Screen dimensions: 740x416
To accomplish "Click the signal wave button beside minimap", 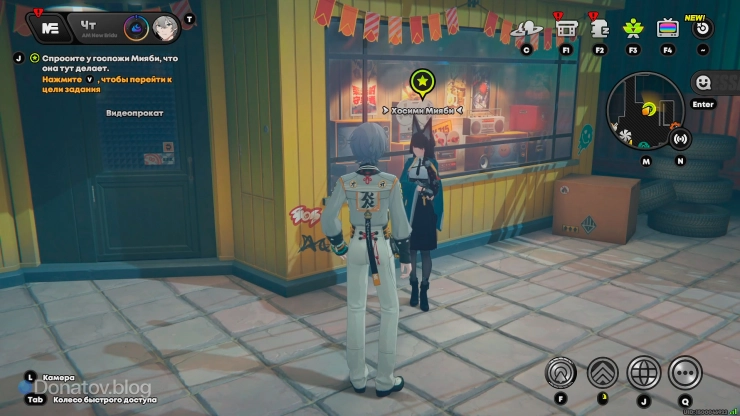I will 681,138.
